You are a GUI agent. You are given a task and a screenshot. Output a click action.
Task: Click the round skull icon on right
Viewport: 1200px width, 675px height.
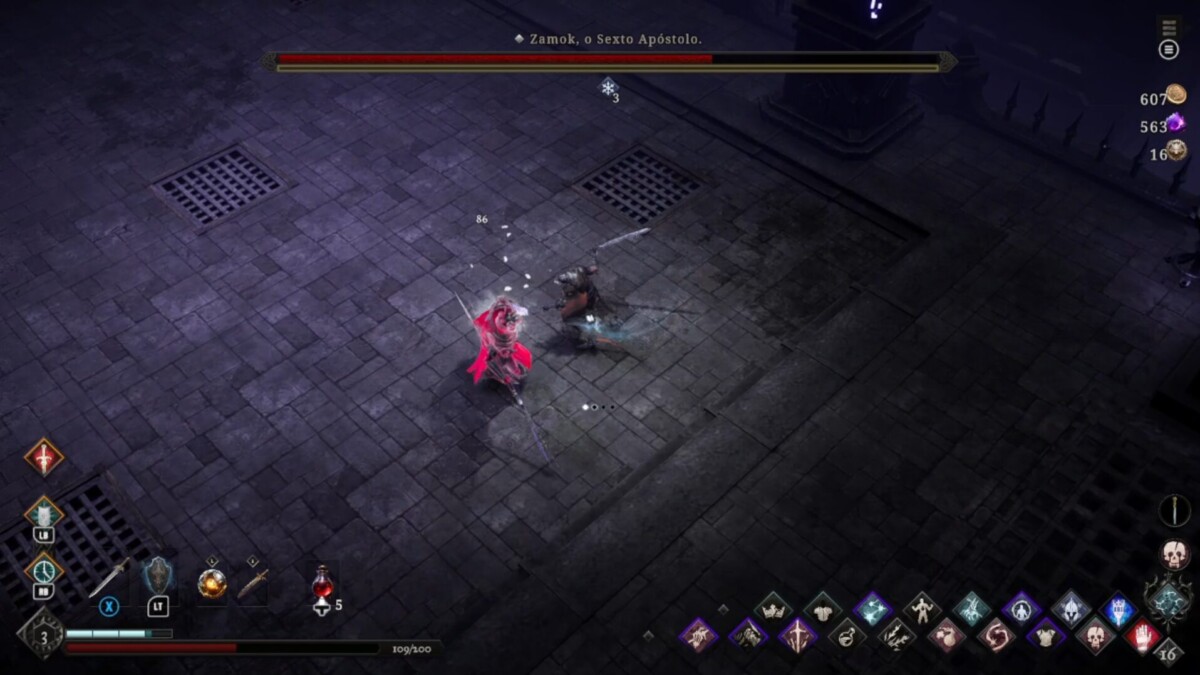[x=1175, y=554]
